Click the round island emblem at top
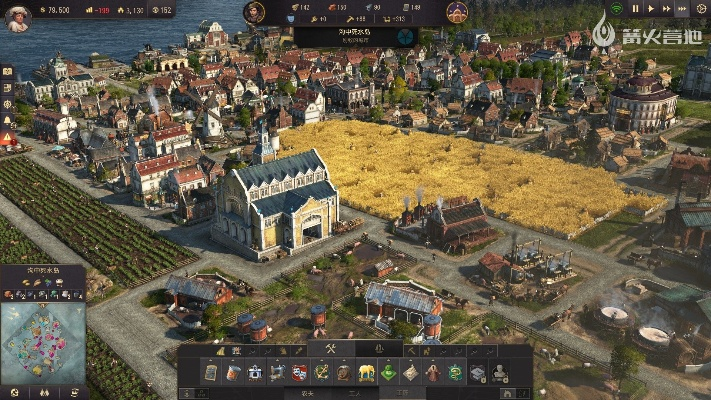The image size is (711, 400). point(456,12)
